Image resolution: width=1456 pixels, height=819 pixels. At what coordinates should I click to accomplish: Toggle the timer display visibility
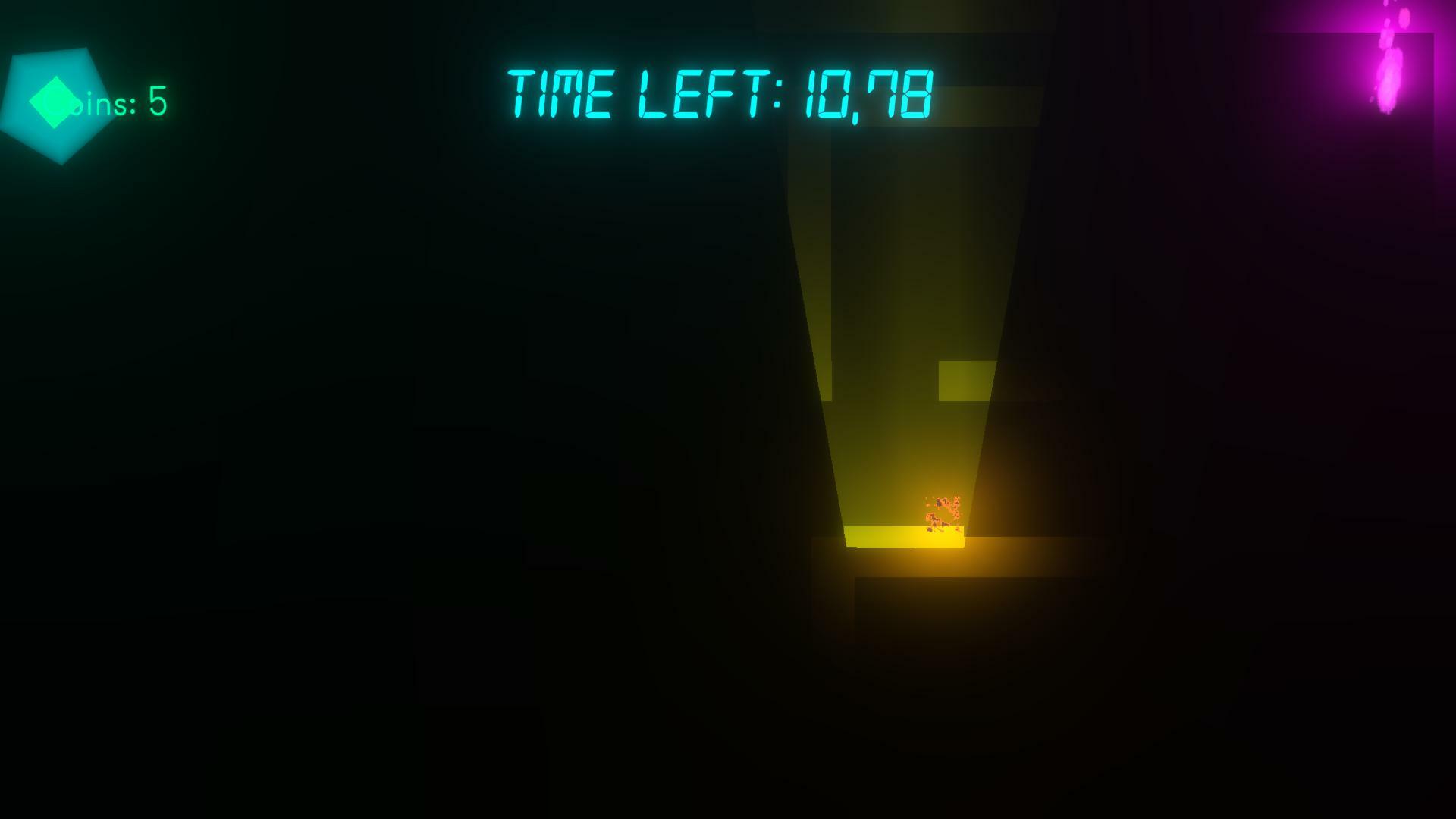(x=720, y=95)
